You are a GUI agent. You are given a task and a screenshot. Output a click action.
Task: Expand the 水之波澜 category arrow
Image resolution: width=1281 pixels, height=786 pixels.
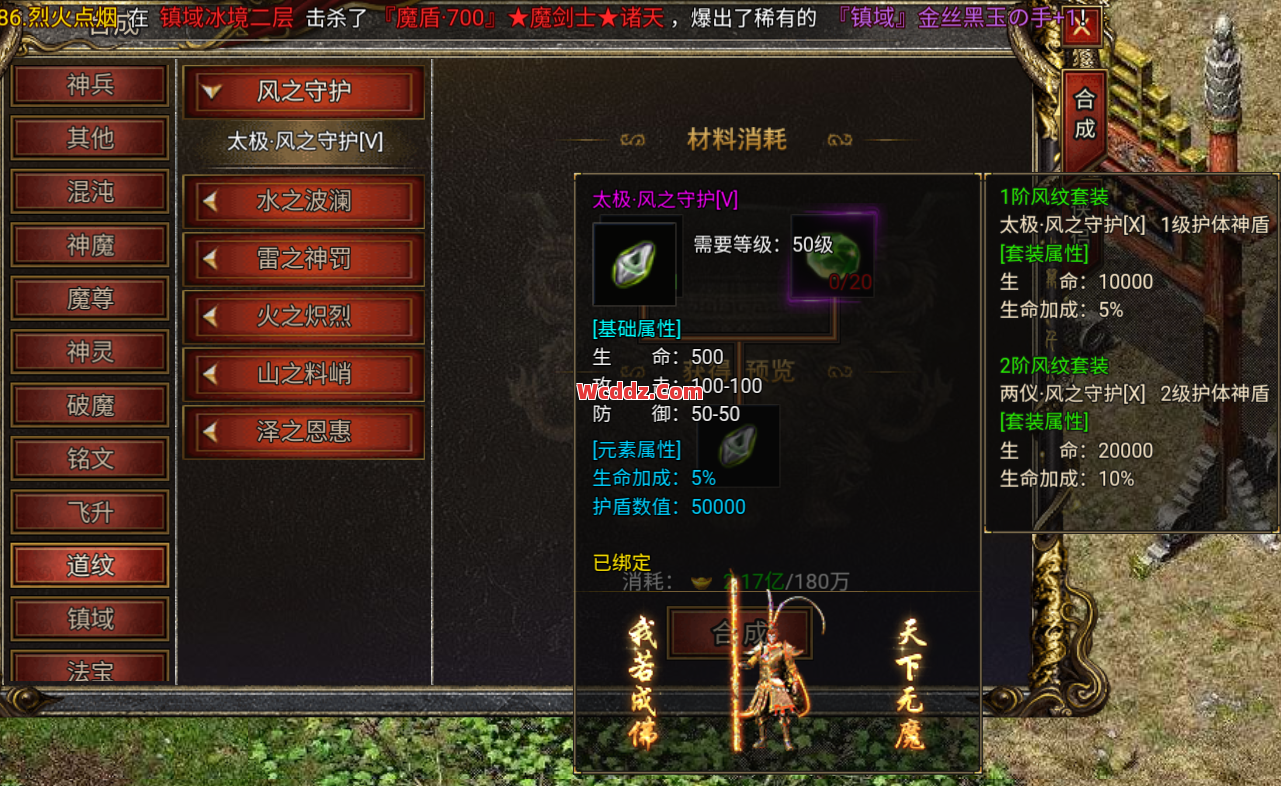(x=211, y=200)
